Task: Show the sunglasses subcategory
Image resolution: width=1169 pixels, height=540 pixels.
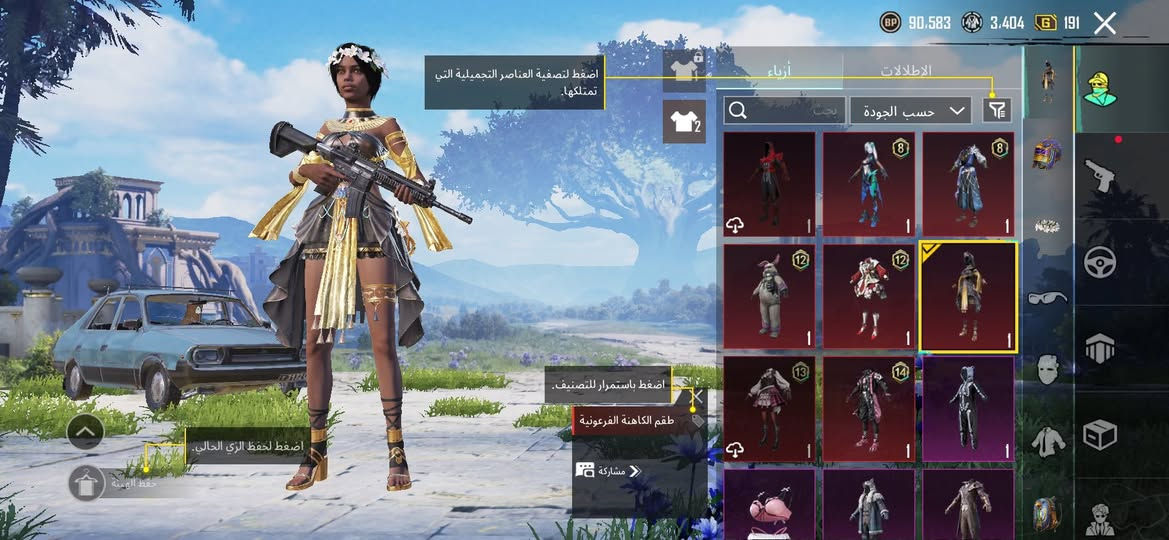Action: [x=1047, y=297]
